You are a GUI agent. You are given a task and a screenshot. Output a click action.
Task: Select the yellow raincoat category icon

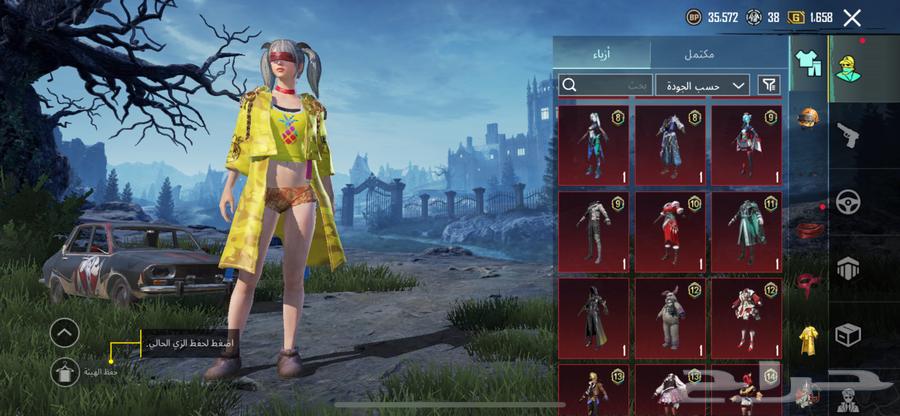(808, 340)
